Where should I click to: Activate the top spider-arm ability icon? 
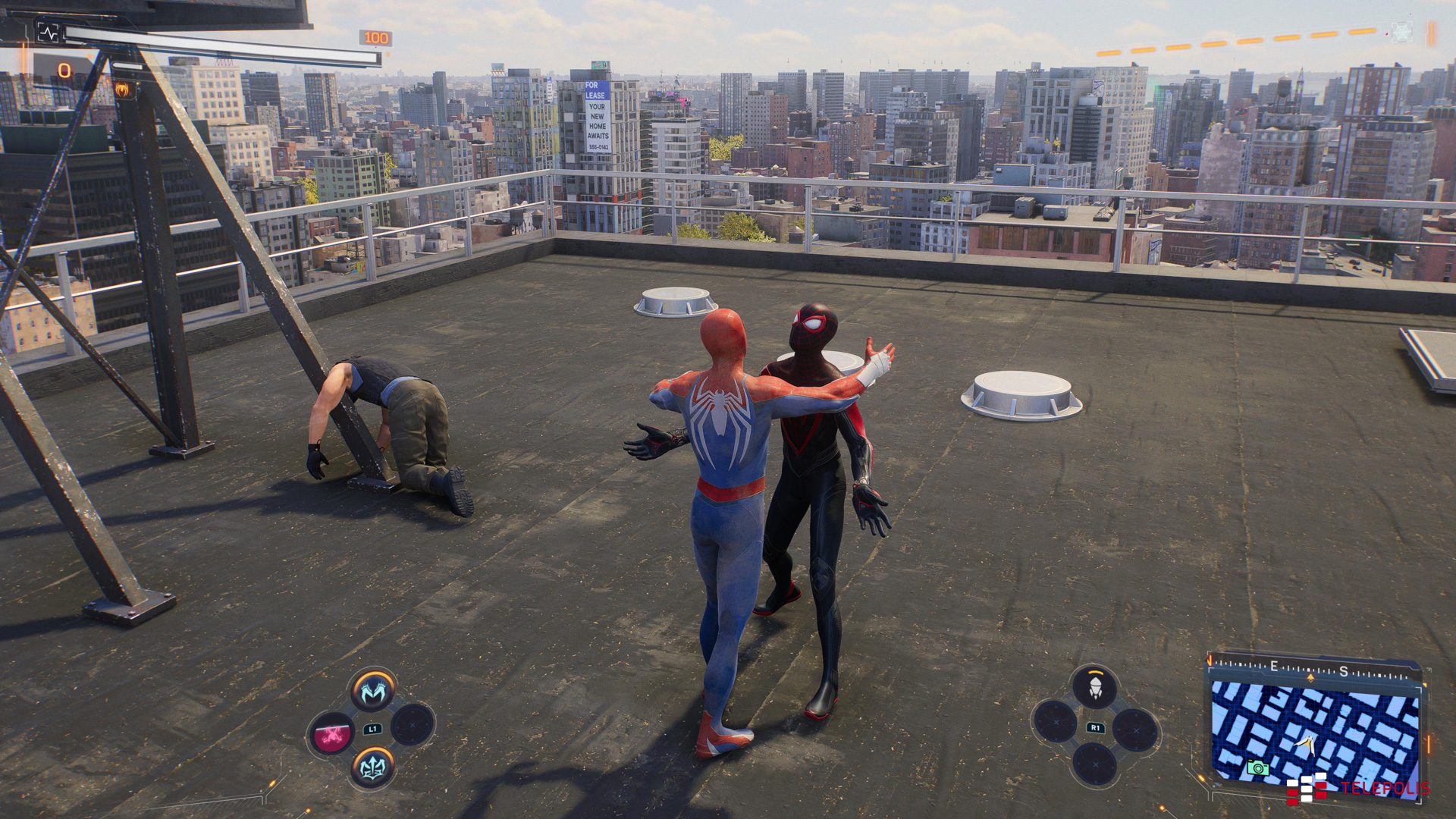click(x=373, y=691)
